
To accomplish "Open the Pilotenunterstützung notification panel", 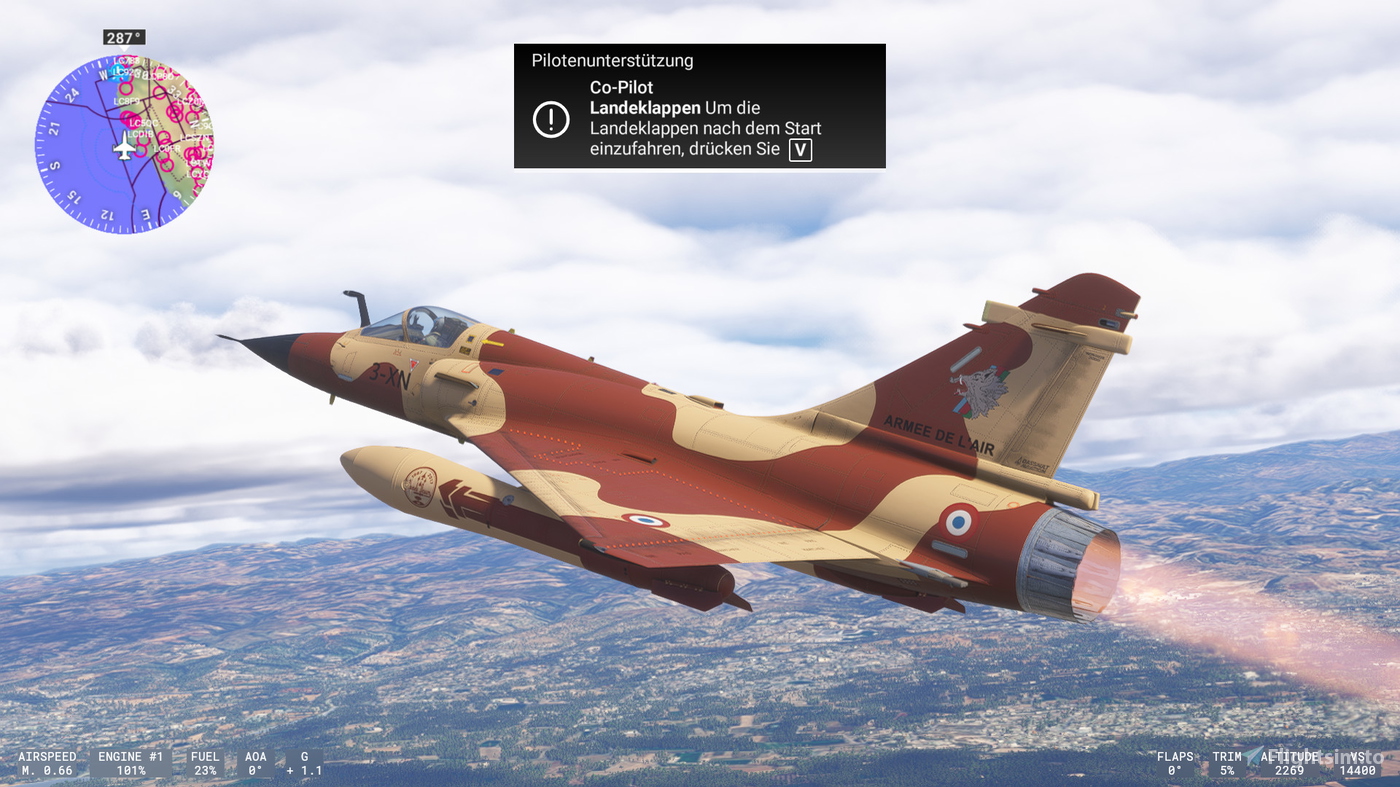I will pyautogui.click(x=699, y=105).
